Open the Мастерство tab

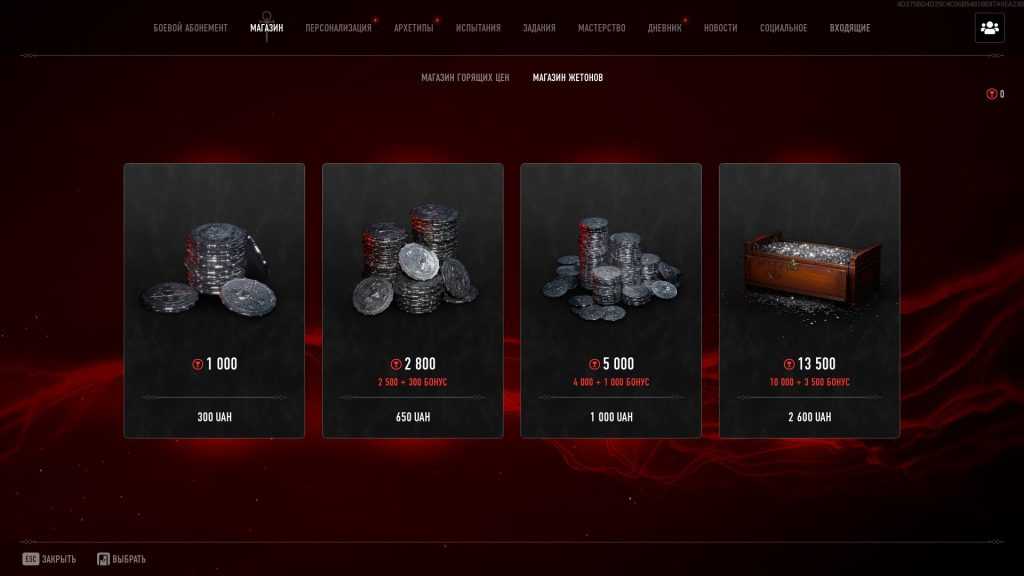602,28
